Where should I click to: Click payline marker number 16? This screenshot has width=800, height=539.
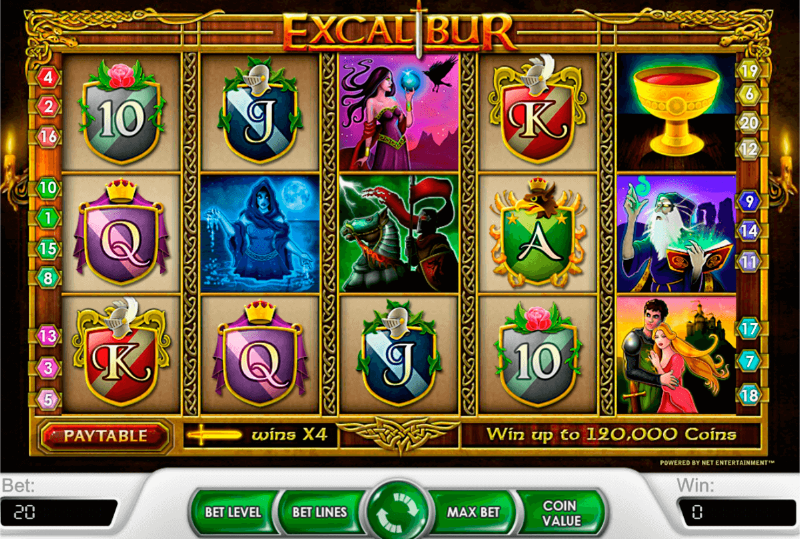49,136
